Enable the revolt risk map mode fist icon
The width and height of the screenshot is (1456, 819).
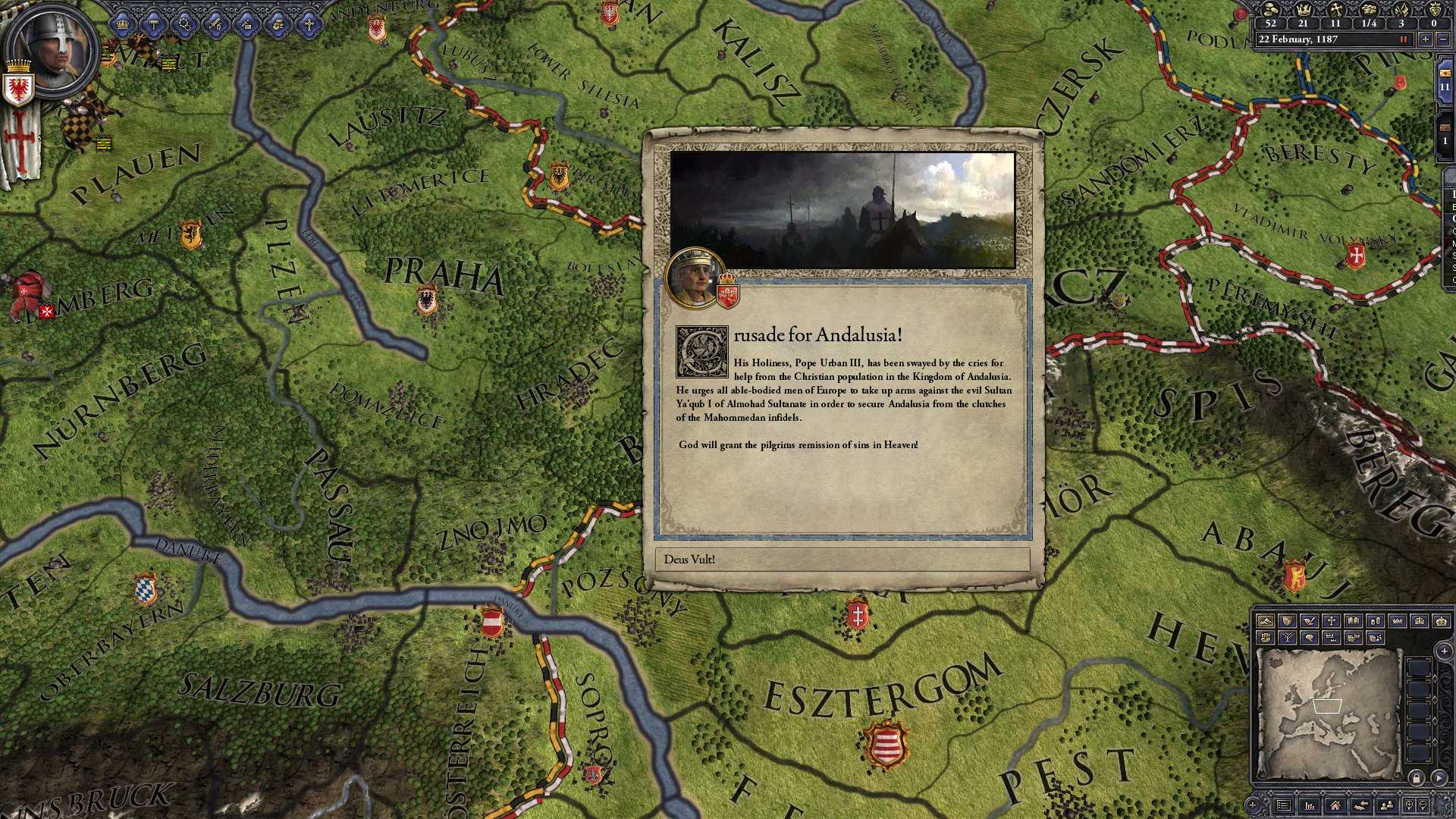(1265, 638)
